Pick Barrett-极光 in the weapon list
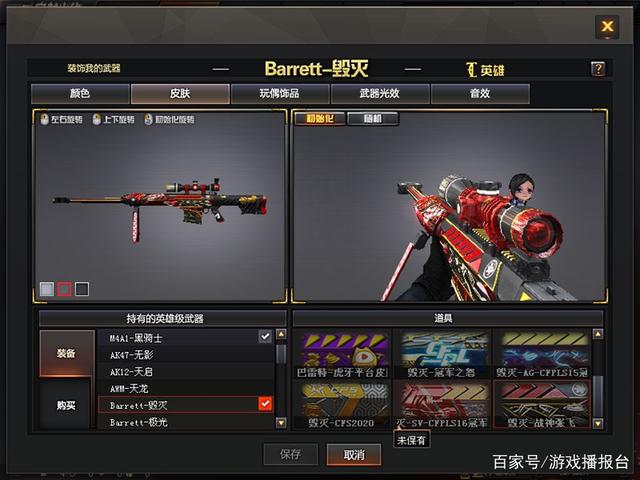The width and height of the screenshot is (640, 480). tap(185, 422)
